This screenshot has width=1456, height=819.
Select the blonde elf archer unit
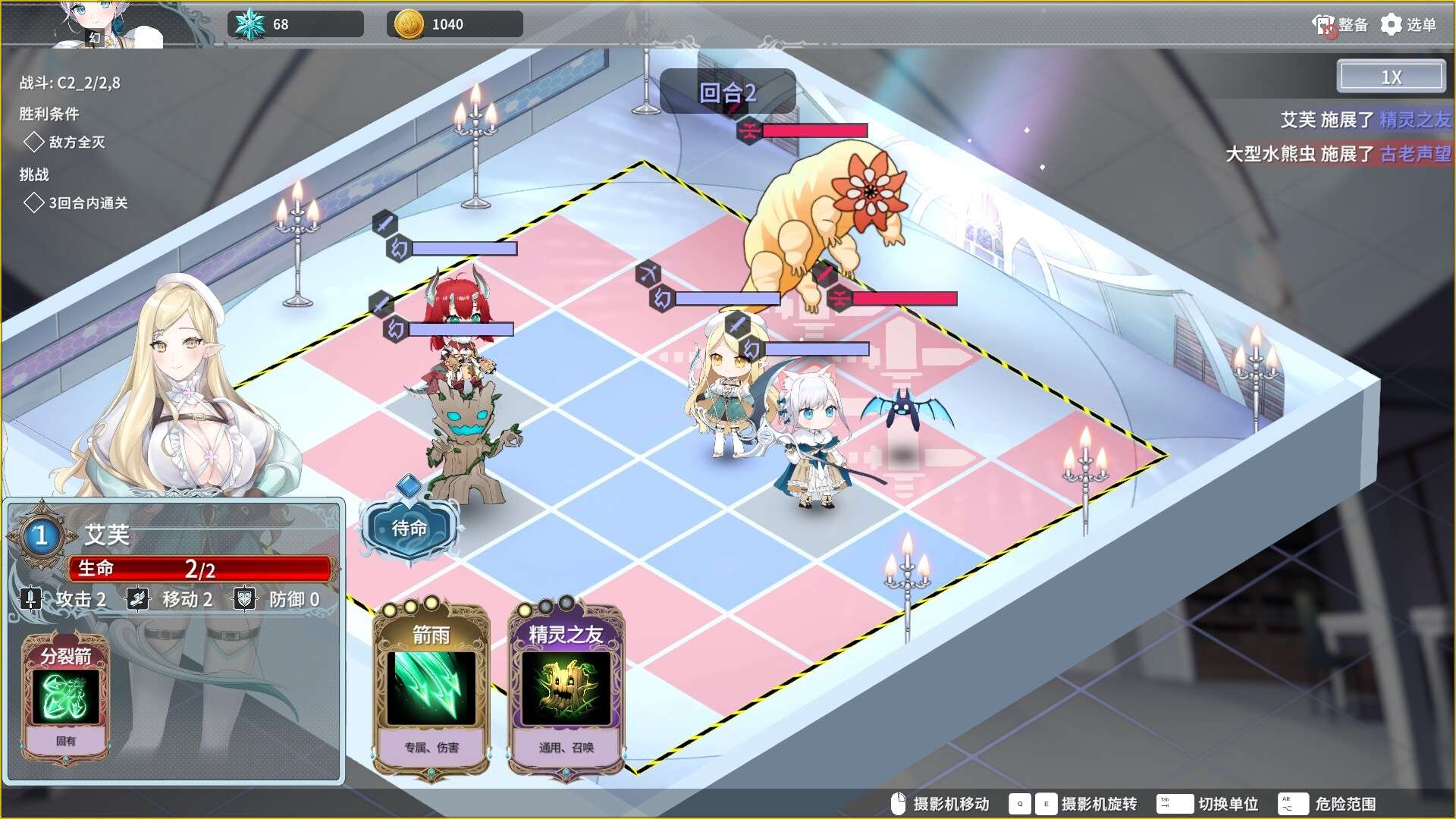click(x=725, y=394)
